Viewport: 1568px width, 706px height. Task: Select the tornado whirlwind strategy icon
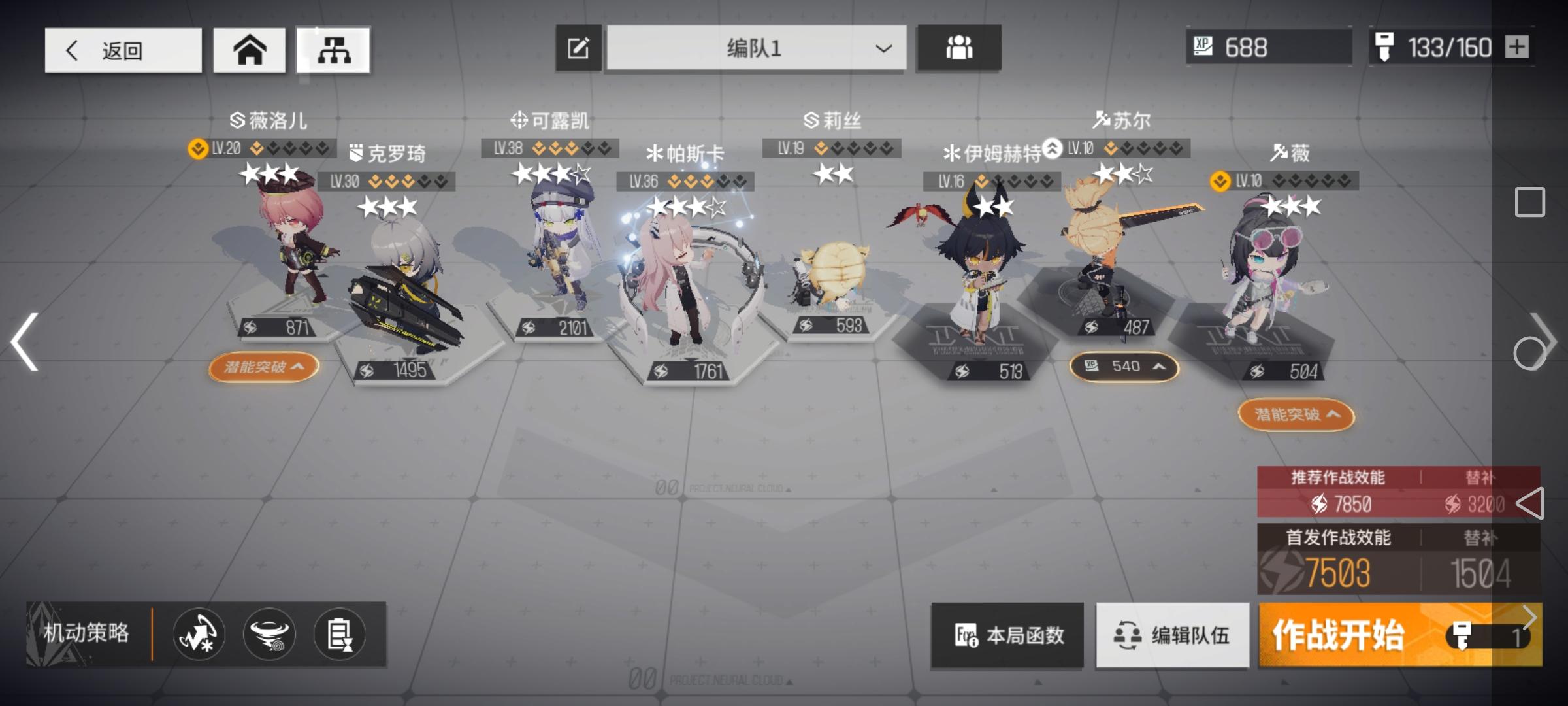tap(269, 634)
